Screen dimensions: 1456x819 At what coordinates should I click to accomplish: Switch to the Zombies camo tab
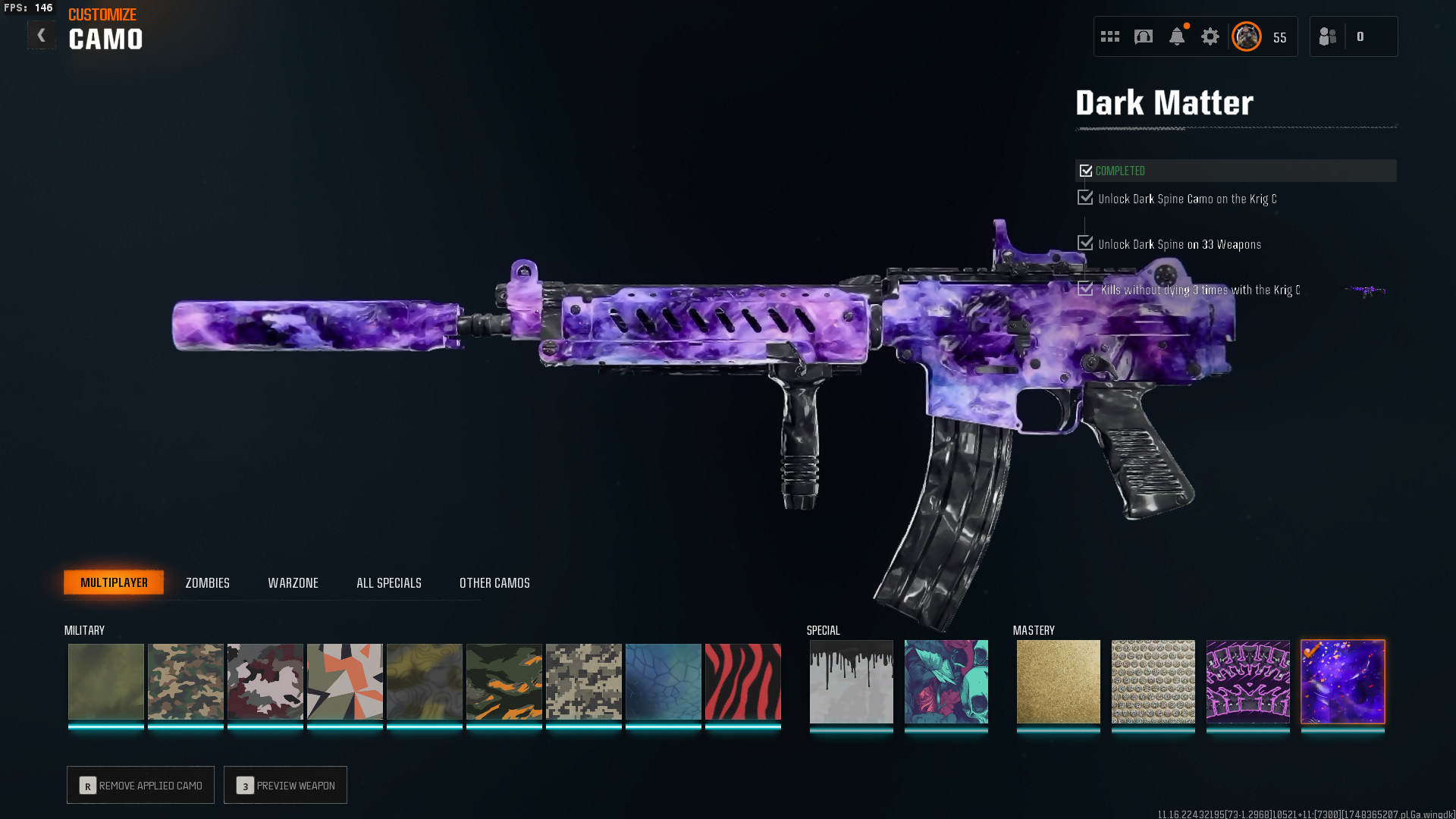coord(207,583)
